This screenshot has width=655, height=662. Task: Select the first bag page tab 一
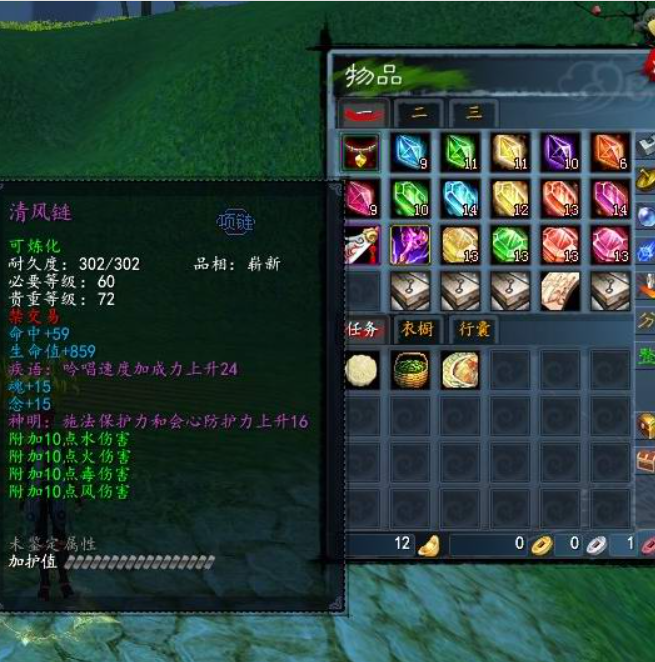(x=362, y=114)
